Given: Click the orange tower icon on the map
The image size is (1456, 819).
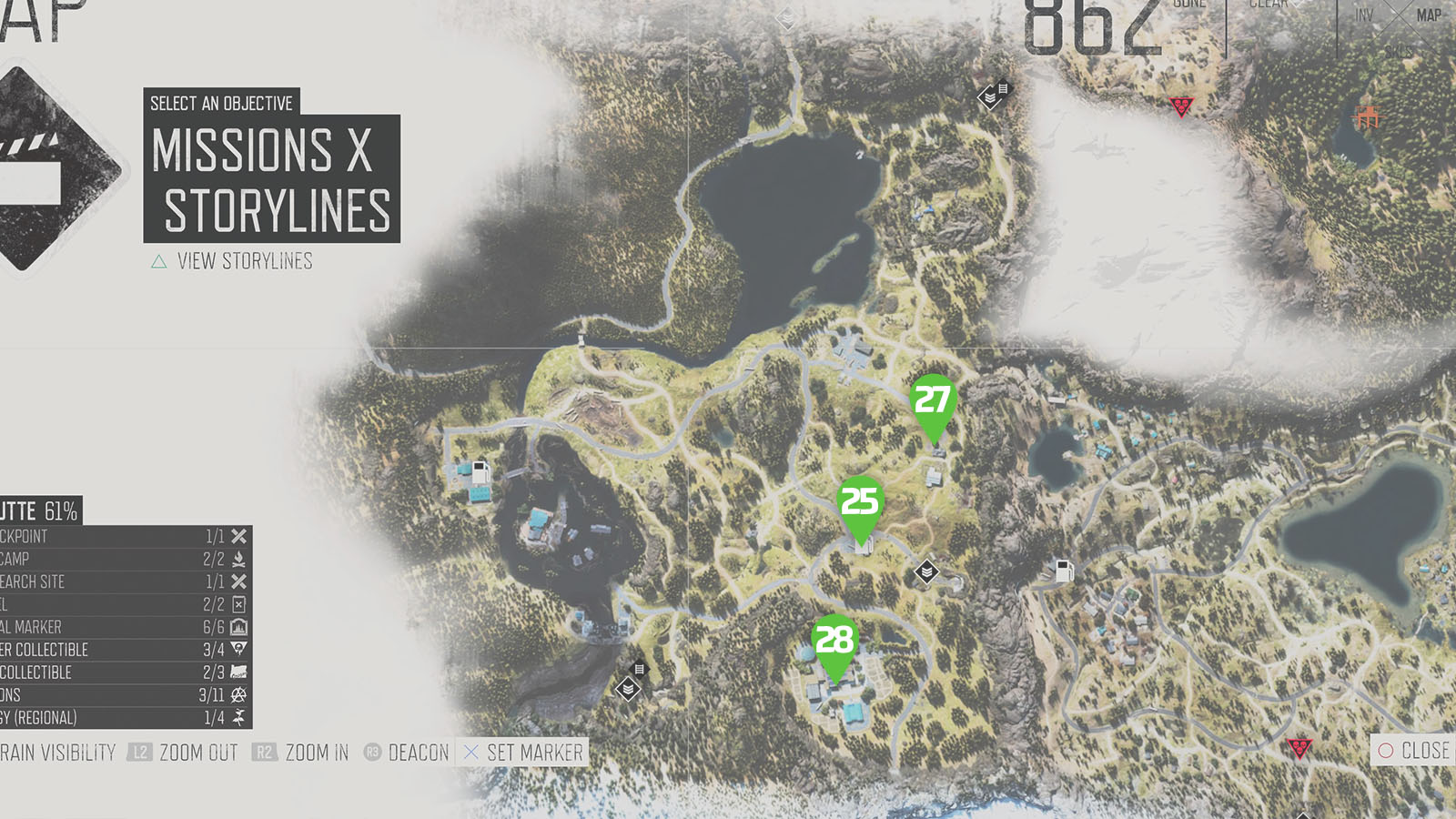Looking at the screenshot, I should 1367,116.
